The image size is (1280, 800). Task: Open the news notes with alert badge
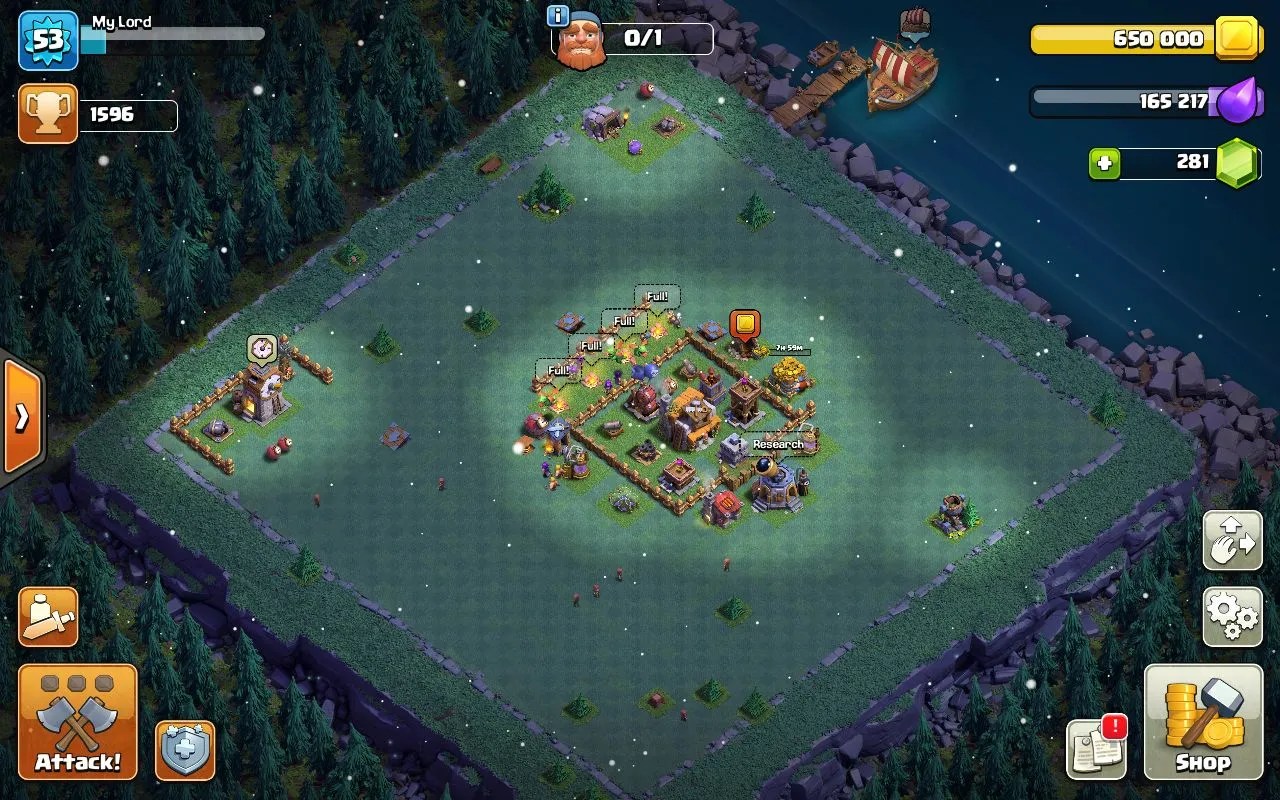tap(1096, 748)
